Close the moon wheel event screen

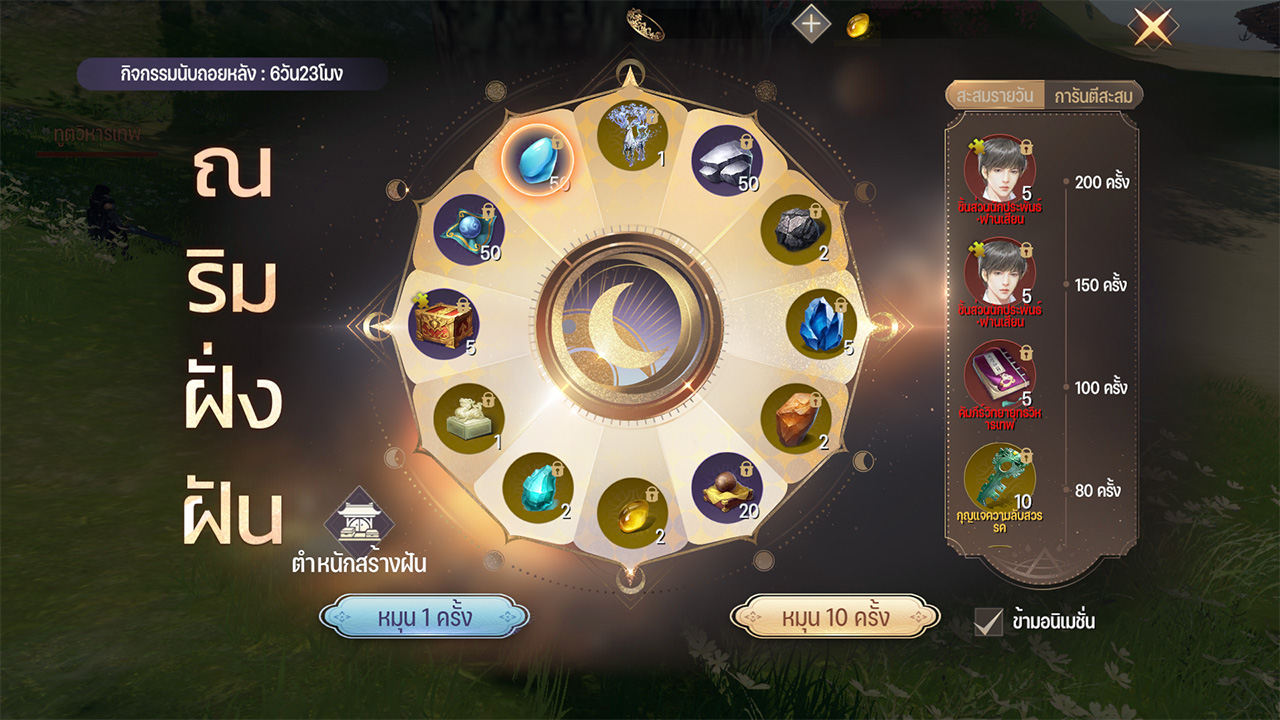1152,26
